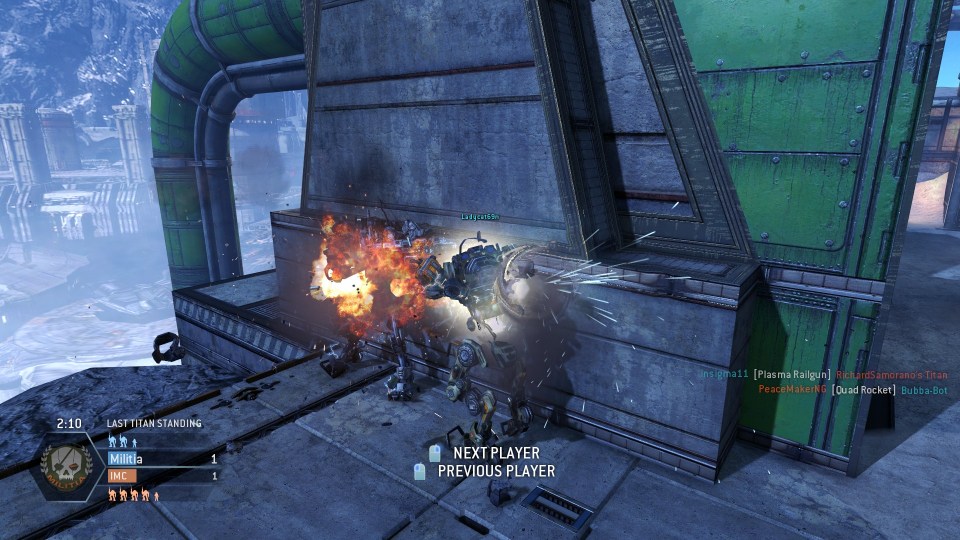Switch to the next player
This screenshot has height=540, width=960.
point(496,453)
